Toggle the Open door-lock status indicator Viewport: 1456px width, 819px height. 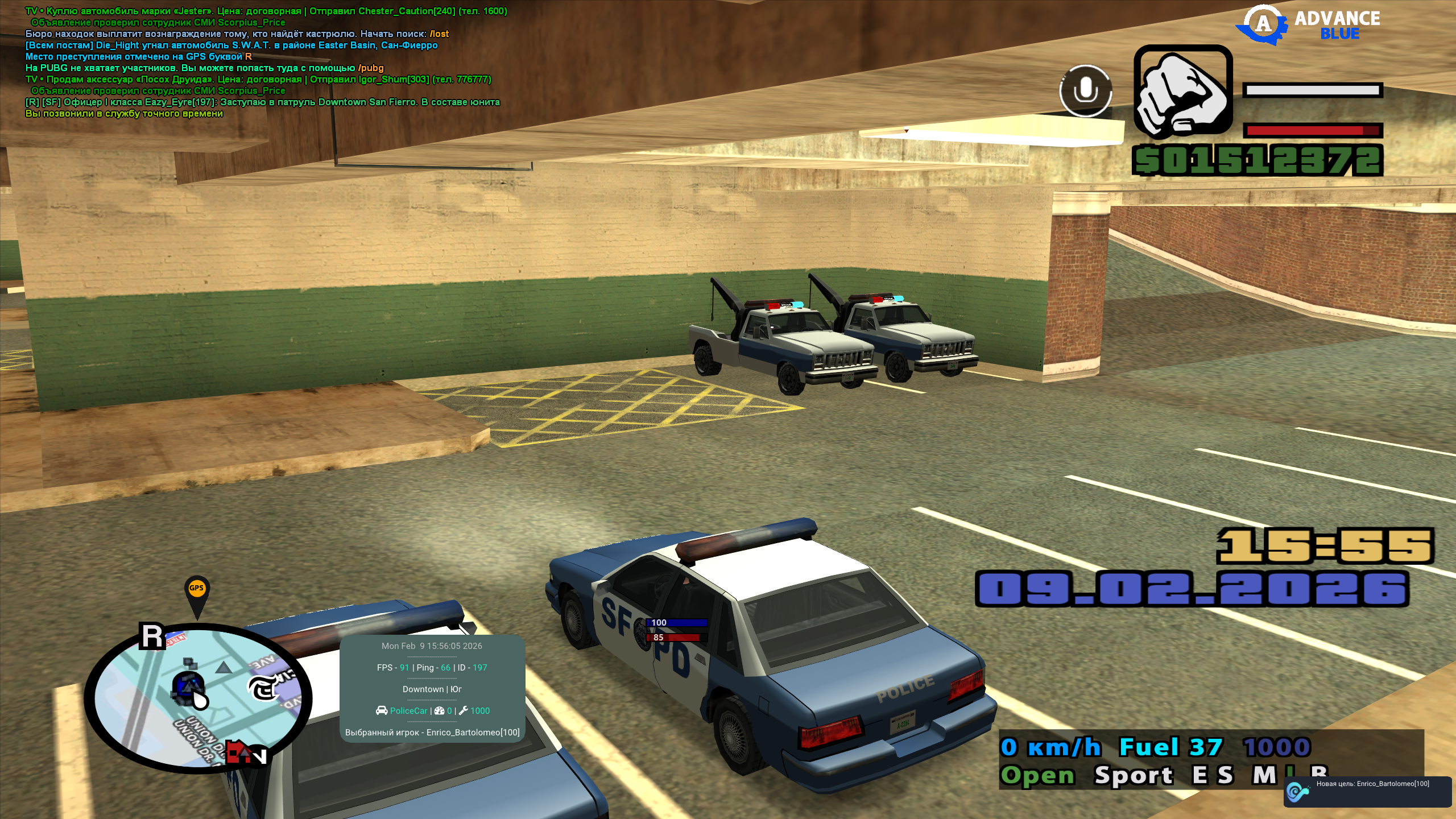point(1038,775)
